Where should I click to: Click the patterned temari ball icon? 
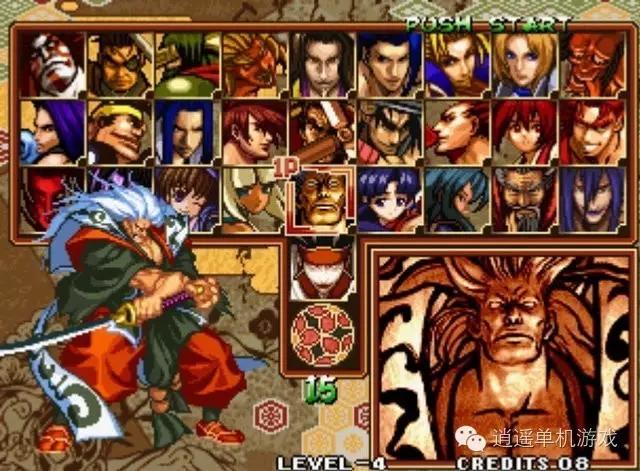coord(320,335)
